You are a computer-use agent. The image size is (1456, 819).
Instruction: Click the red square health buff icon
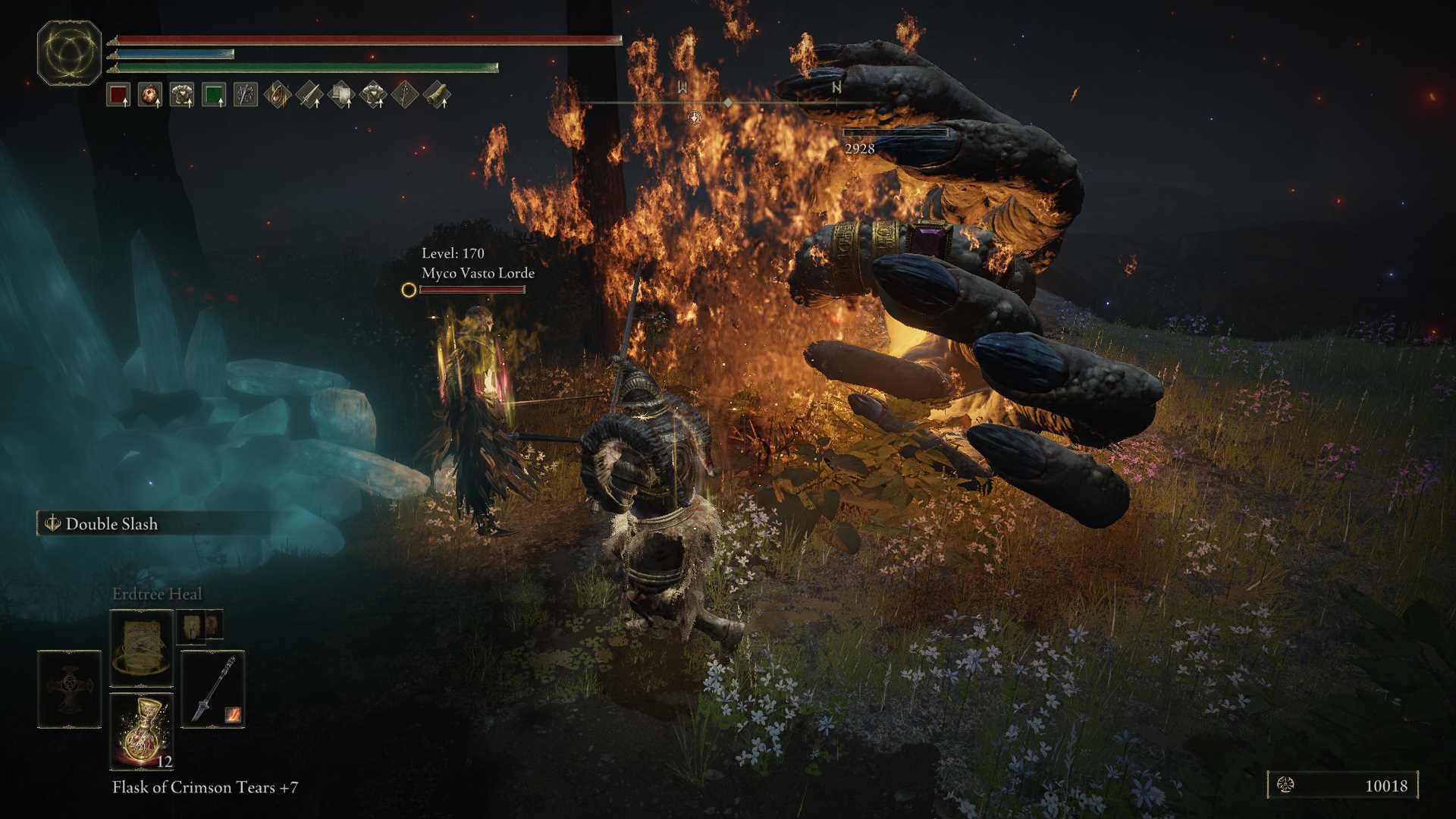coord(118,96)
